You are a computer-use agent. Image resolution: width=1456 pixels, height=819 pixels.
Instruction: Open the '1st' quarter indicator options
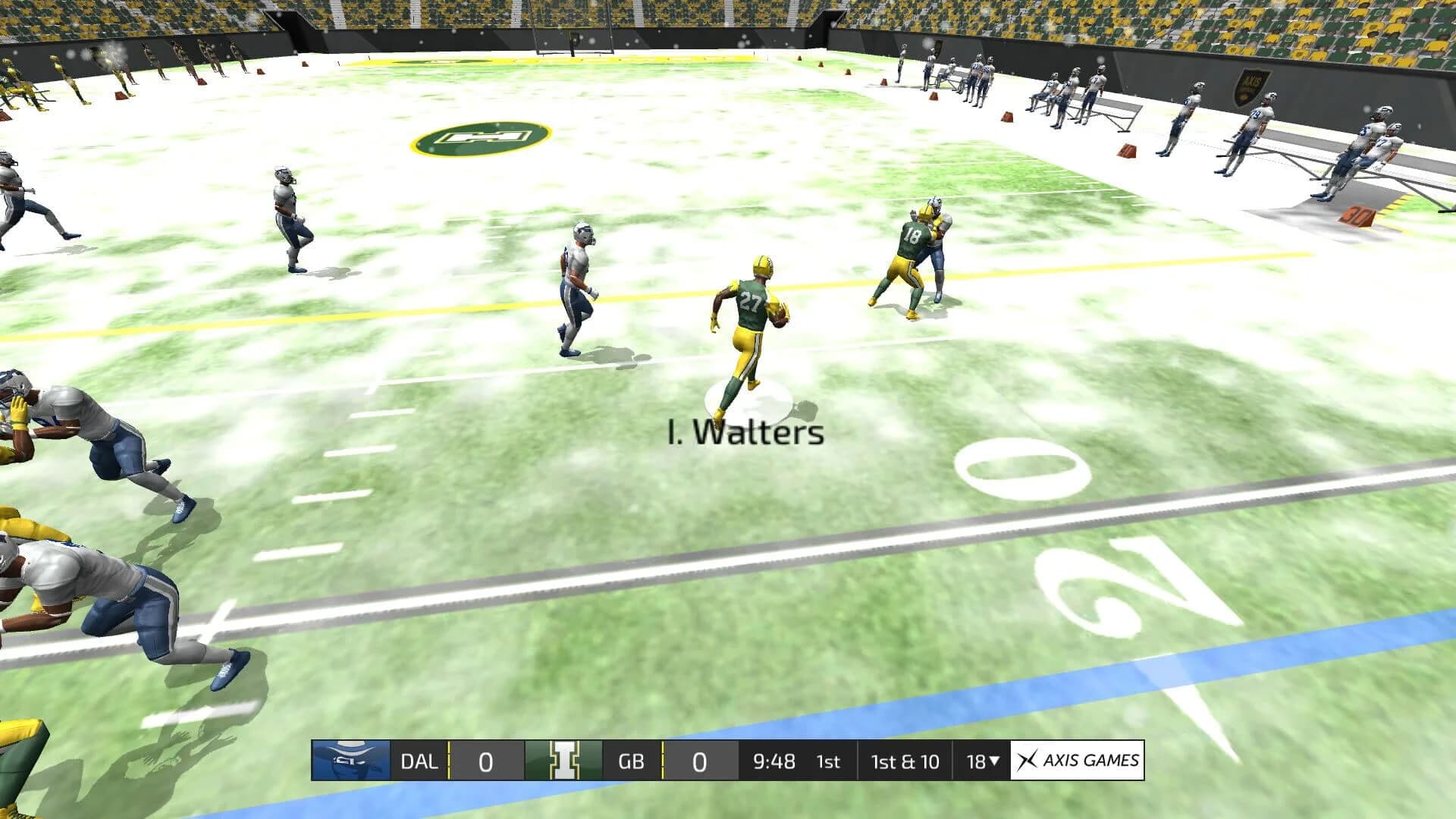830,761
